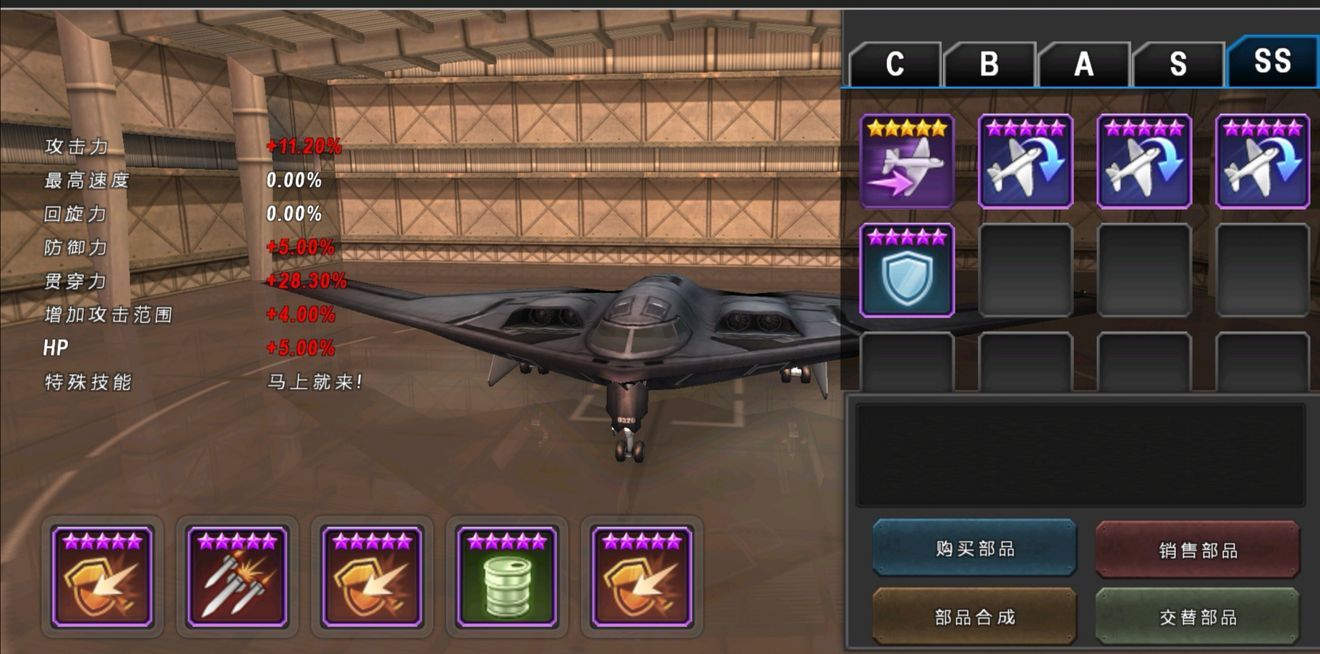Select the A grade tab
This screenshot has width=1320, height=654.
pyautogui.click(x=1084, y=65)
